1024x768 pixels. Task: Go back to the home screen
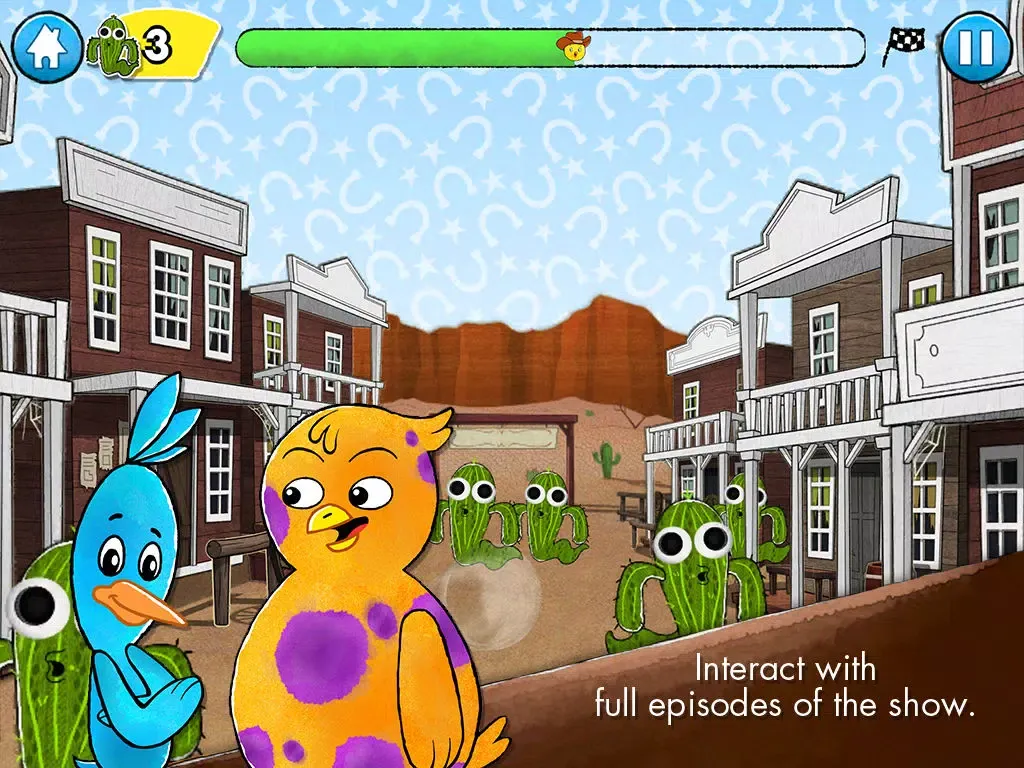tap(46, 47)
